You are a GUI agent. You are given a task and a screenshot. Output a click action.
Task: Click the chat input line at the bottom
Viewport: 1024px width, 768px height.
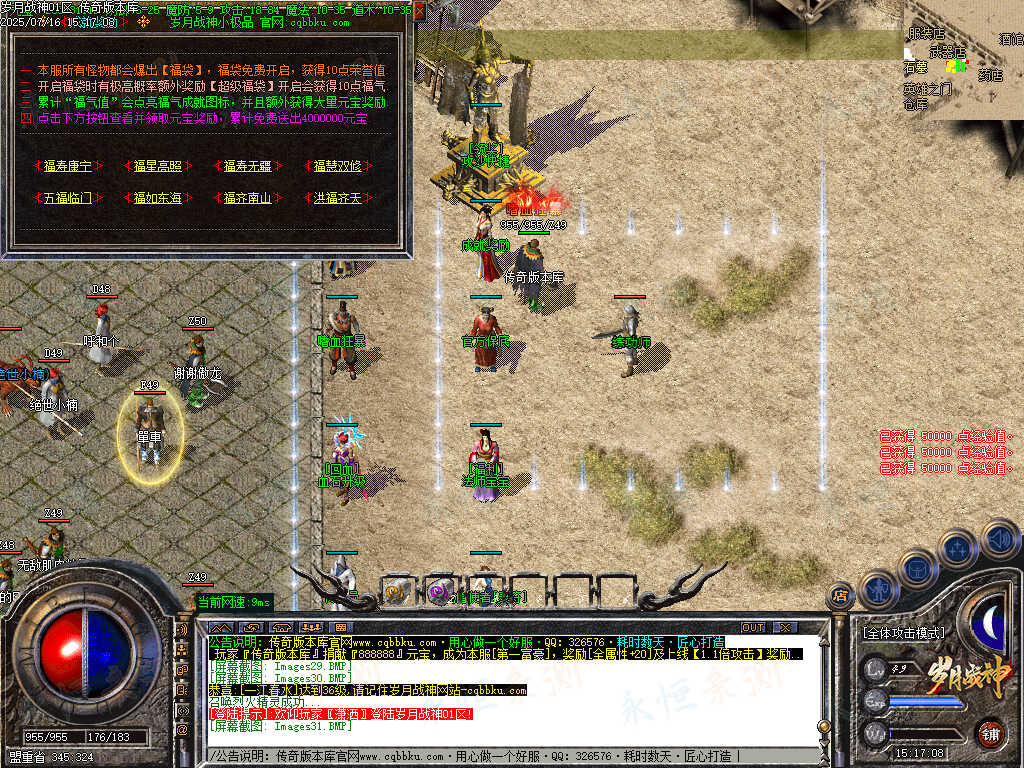point(500,757)
